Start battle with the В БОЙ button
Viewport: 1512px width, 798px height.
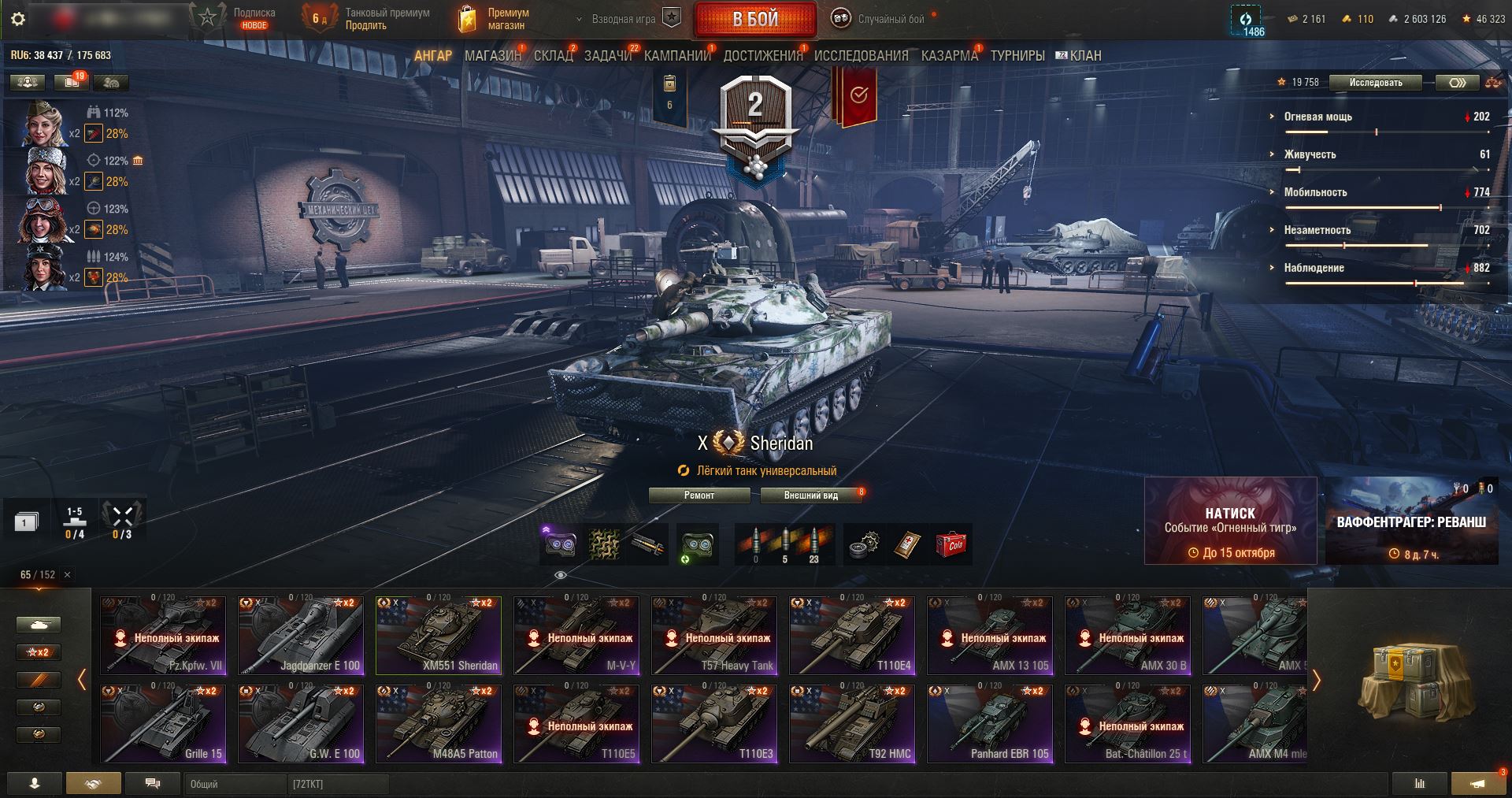point(755,19)
